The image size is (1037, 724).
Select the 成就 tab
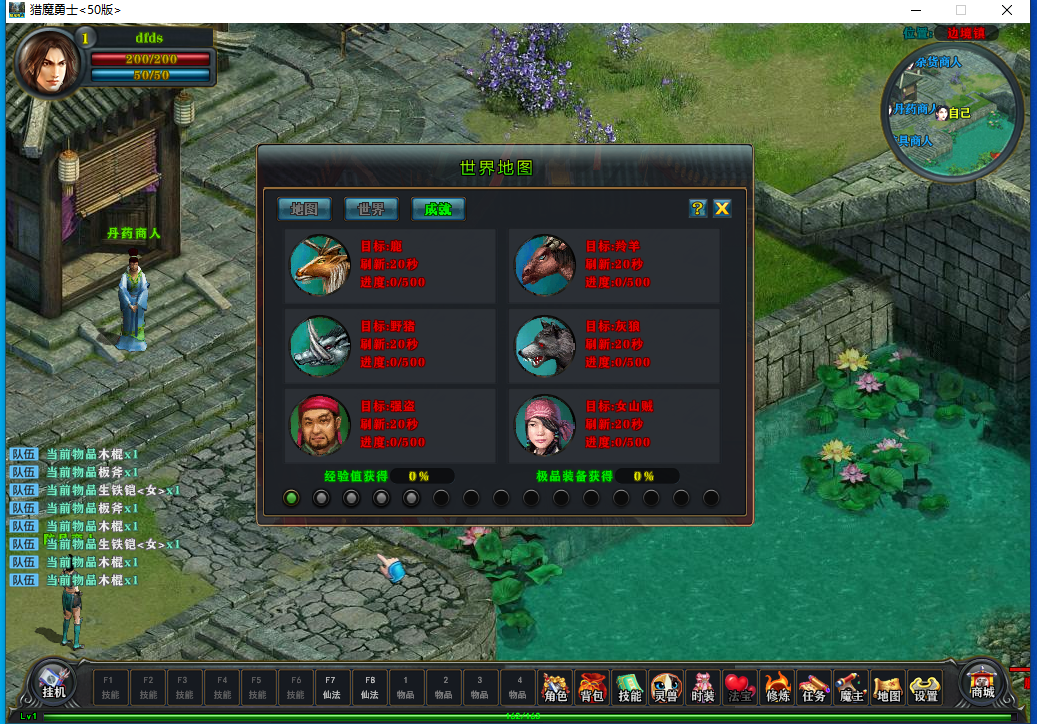coord(438,208)
